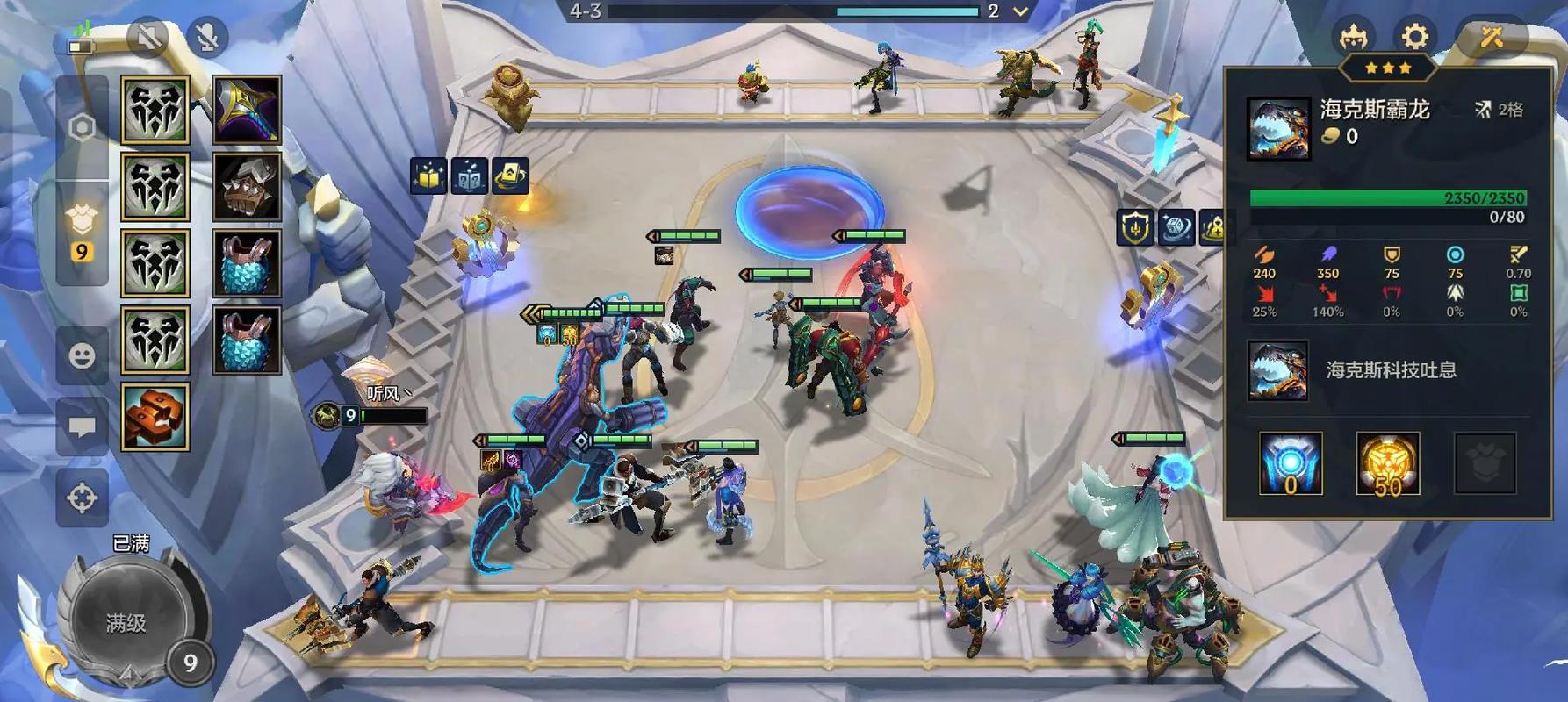Select the purple and gold staff item

tap(247, 110)
